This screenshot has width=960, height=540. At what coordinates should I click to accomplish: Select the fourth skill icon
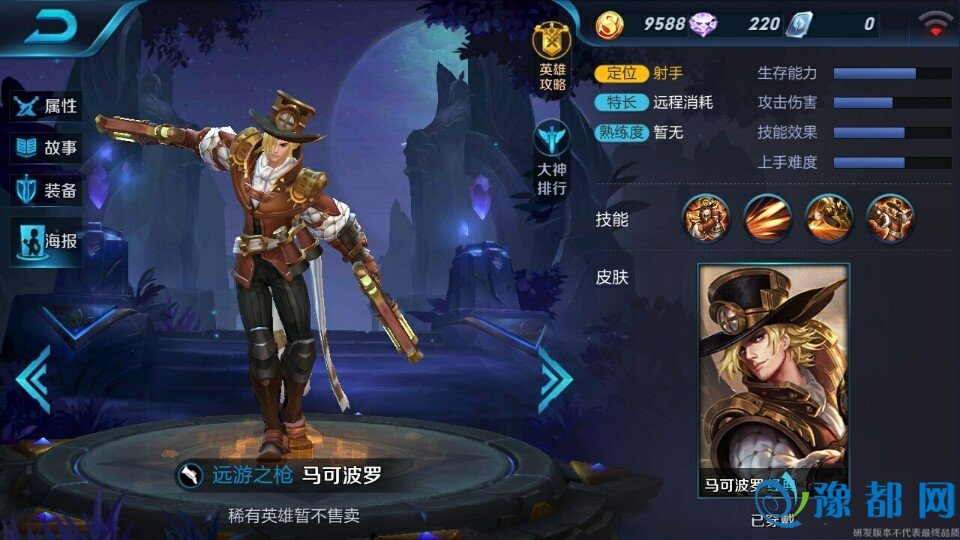[x=890, y=218]
